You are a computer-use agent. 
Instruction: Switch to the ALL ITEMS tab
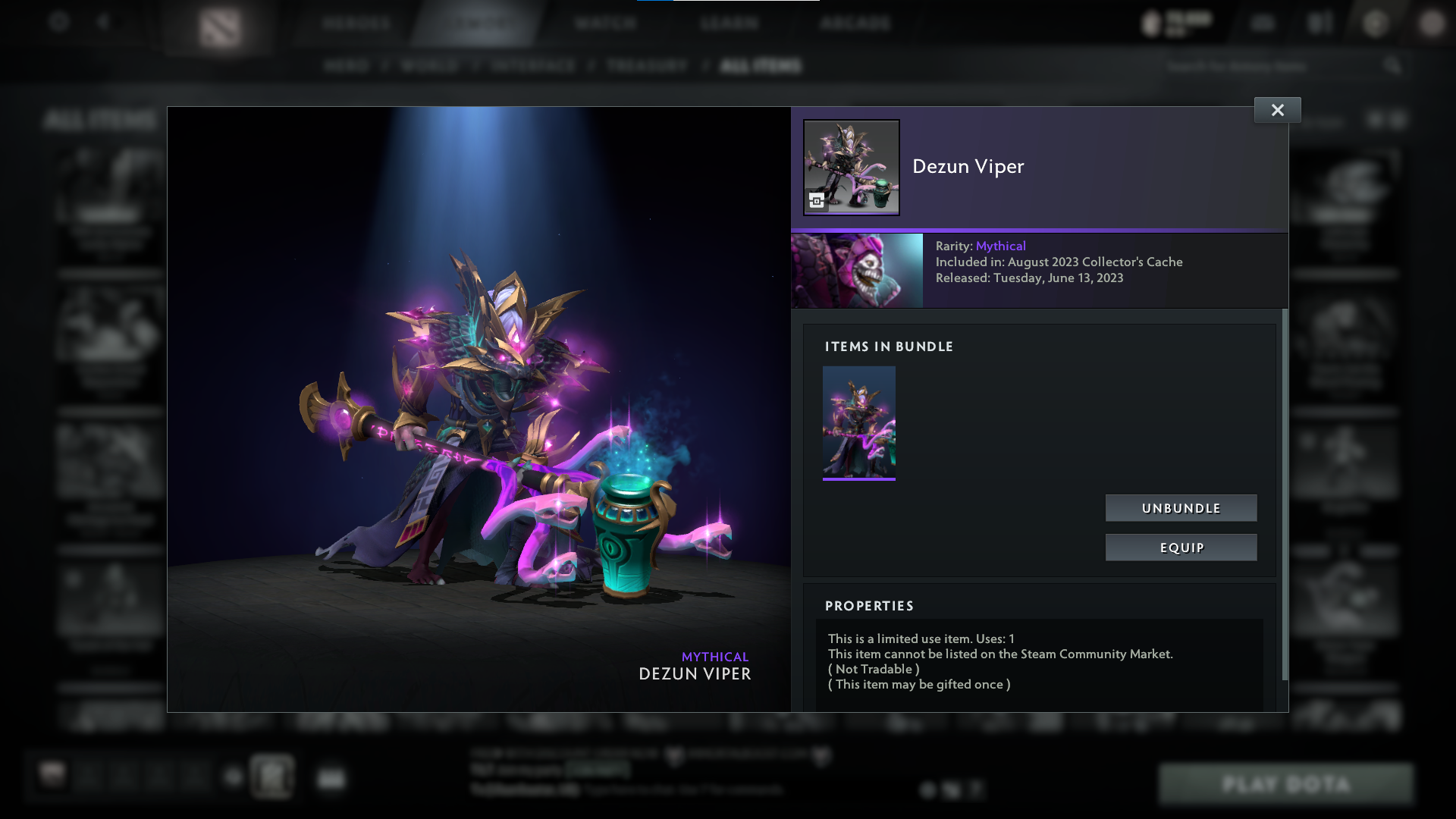[758, 66]
